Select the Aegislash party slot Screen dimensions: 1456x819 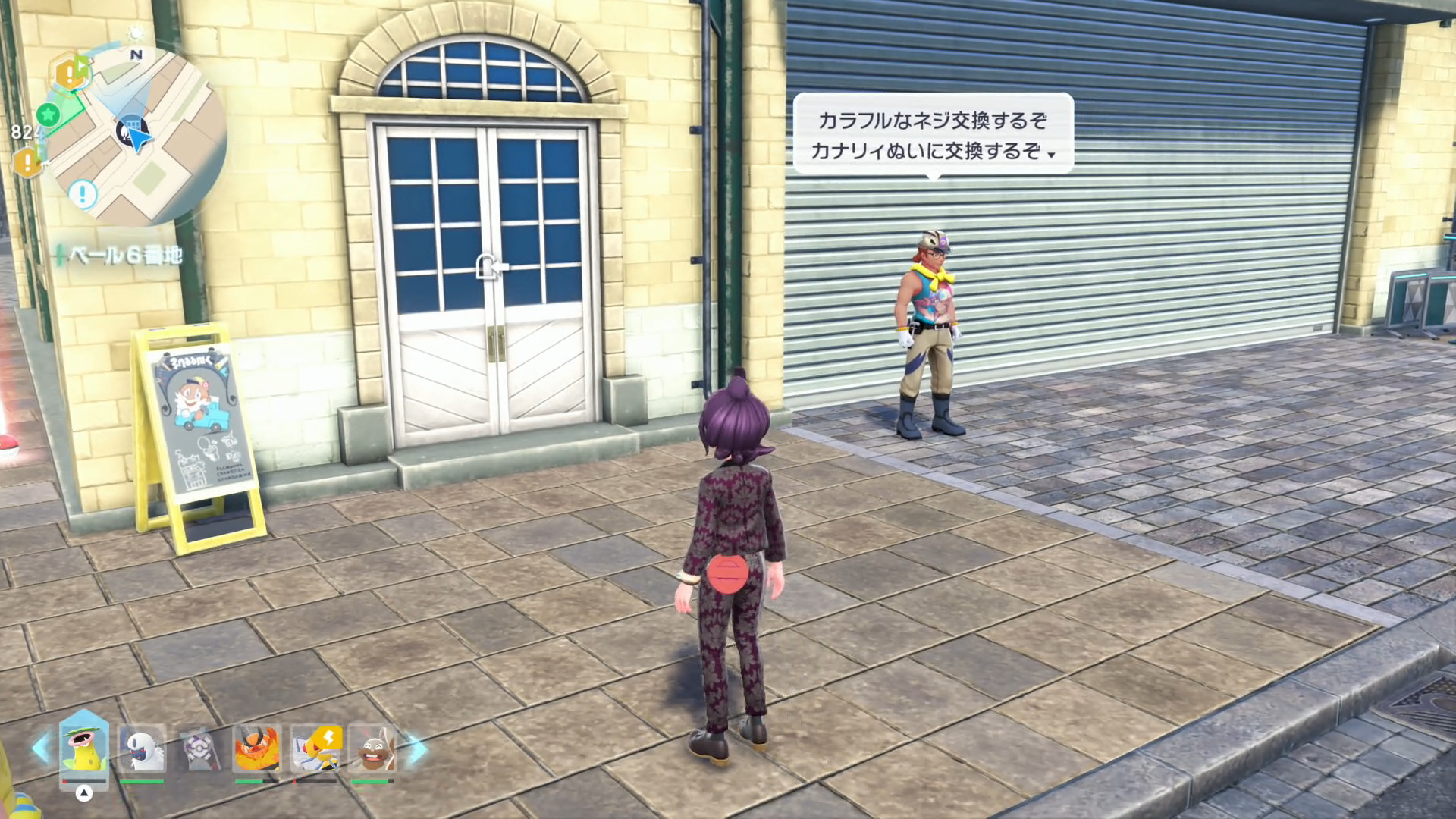pos(199,749)
